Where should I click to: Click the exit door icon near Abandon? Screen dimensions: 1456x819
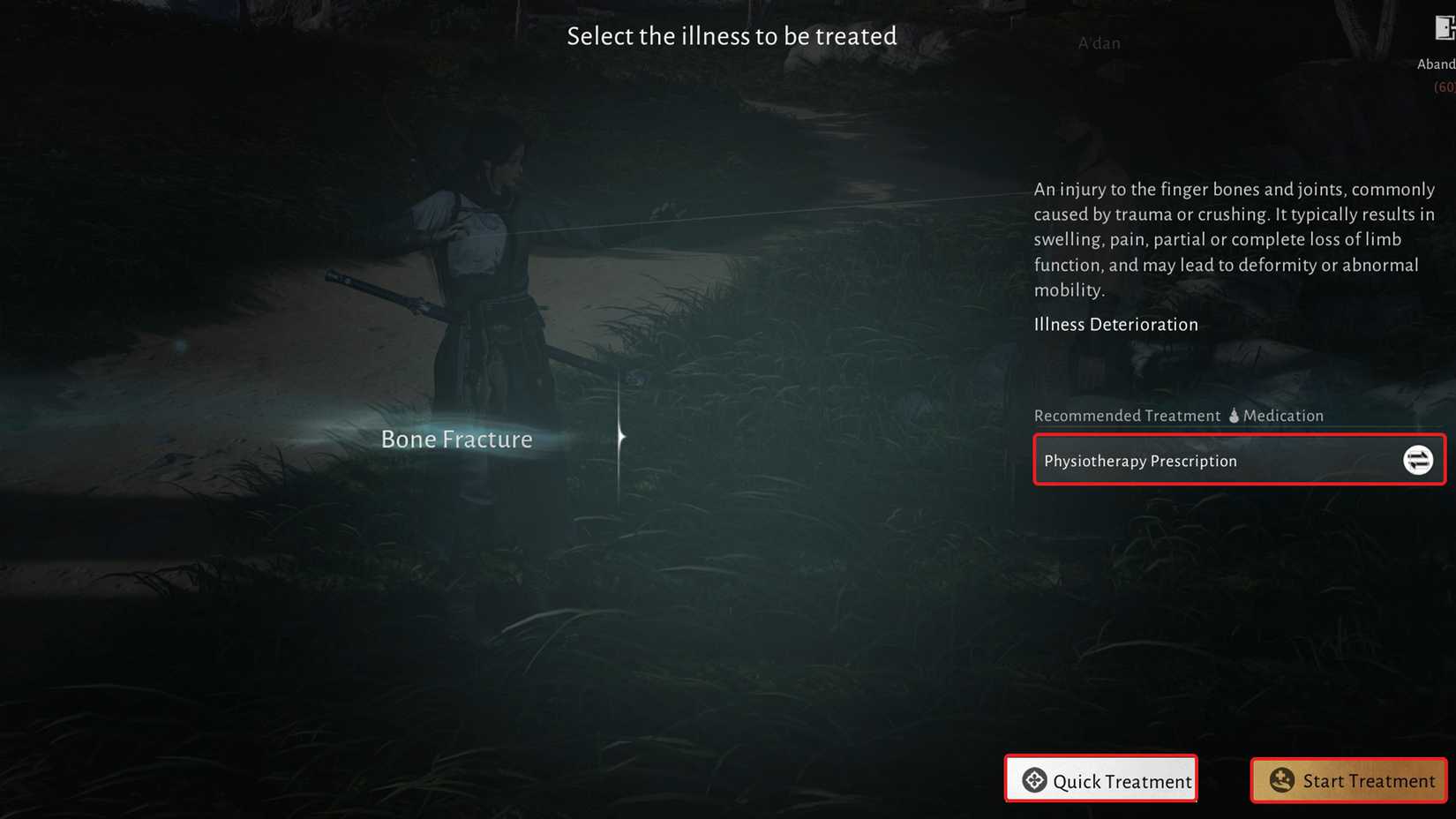tap(1442, 28)
